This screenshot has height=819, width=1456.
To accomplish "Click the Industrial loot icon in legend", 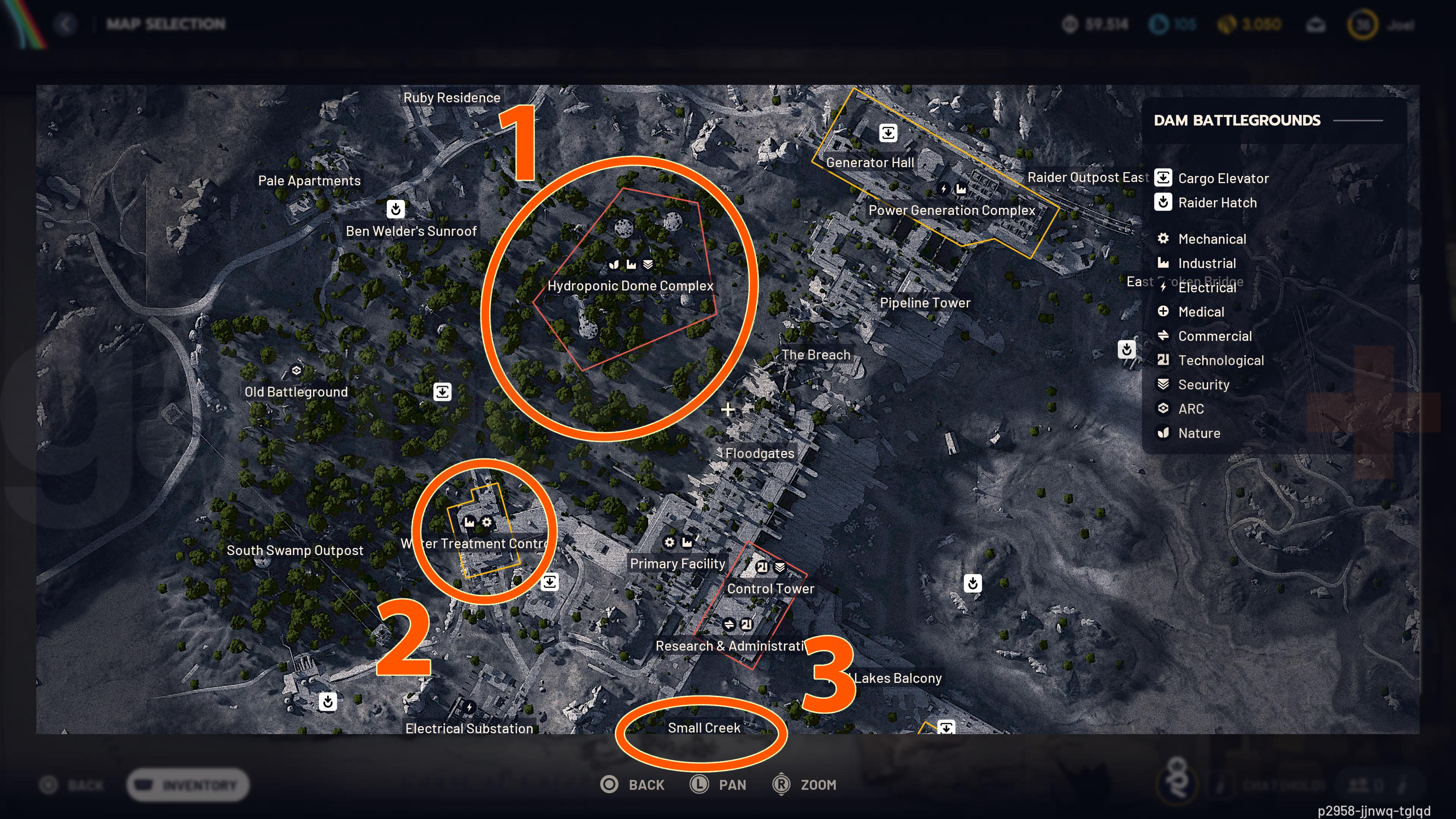I will coord(1163,263).
